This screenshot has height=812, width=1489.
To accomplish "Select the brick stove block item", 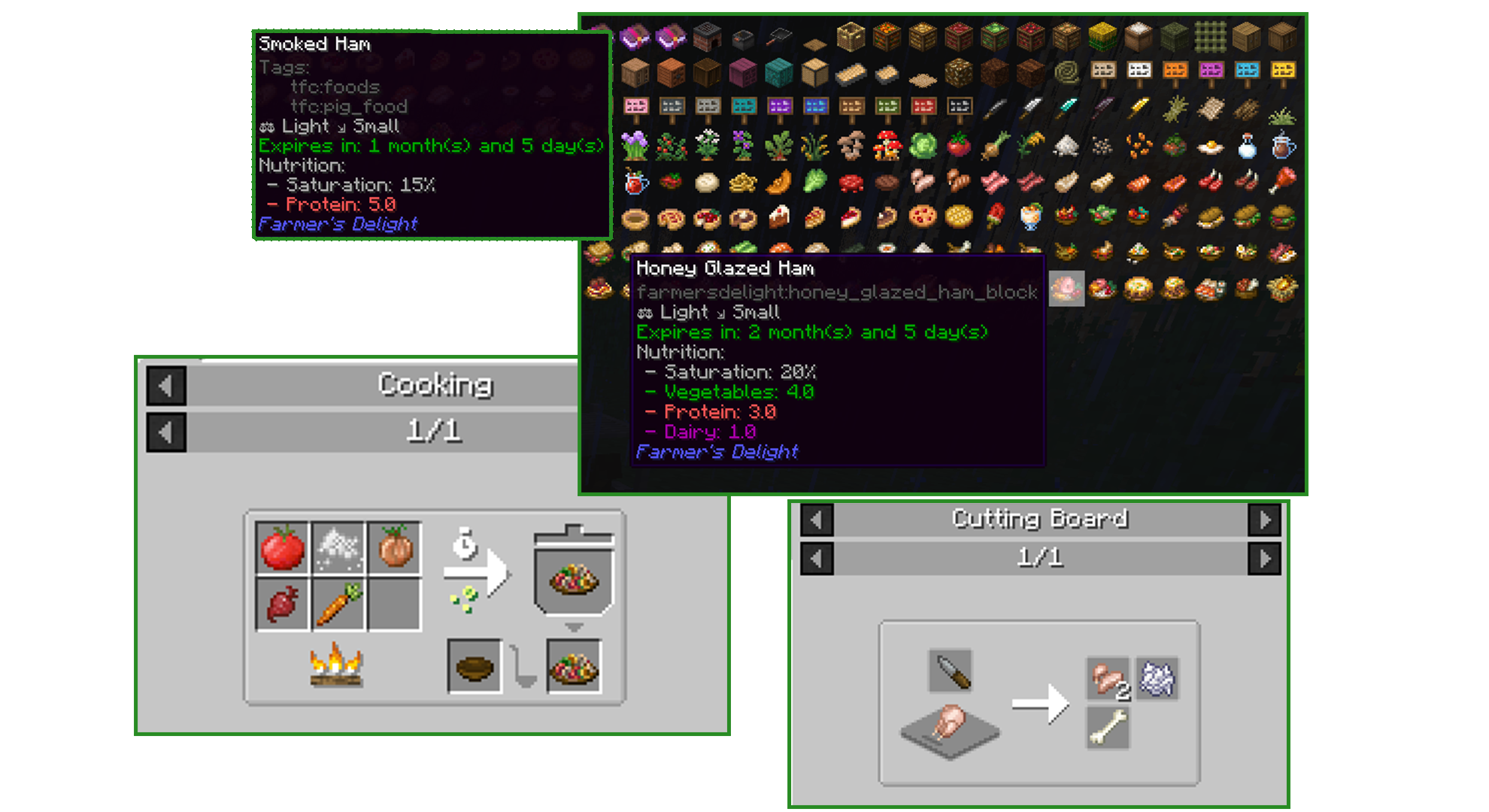I will 707,35.
